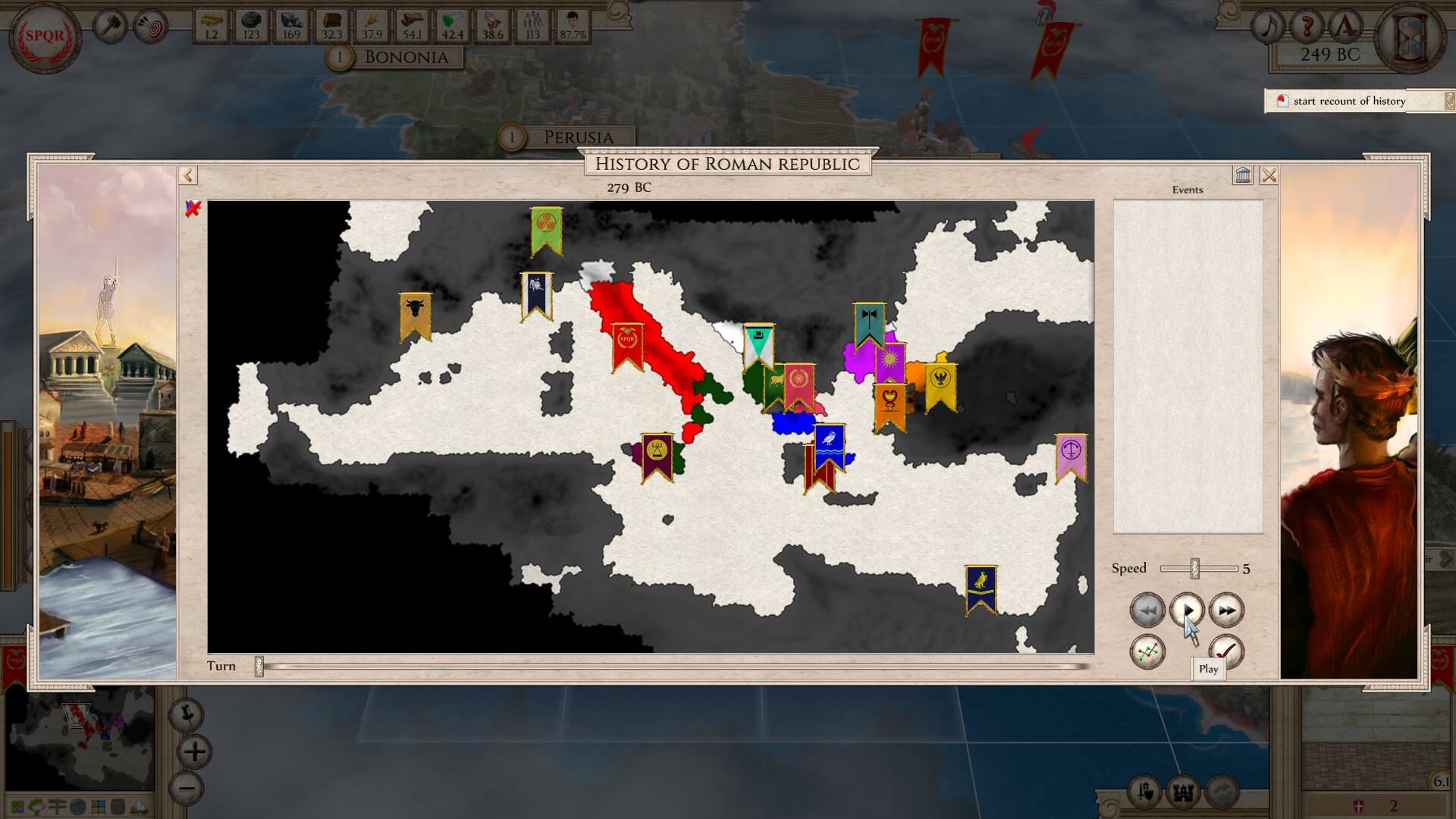
Task: Click the SPQR laurel emblem
Action: point(45,36)
